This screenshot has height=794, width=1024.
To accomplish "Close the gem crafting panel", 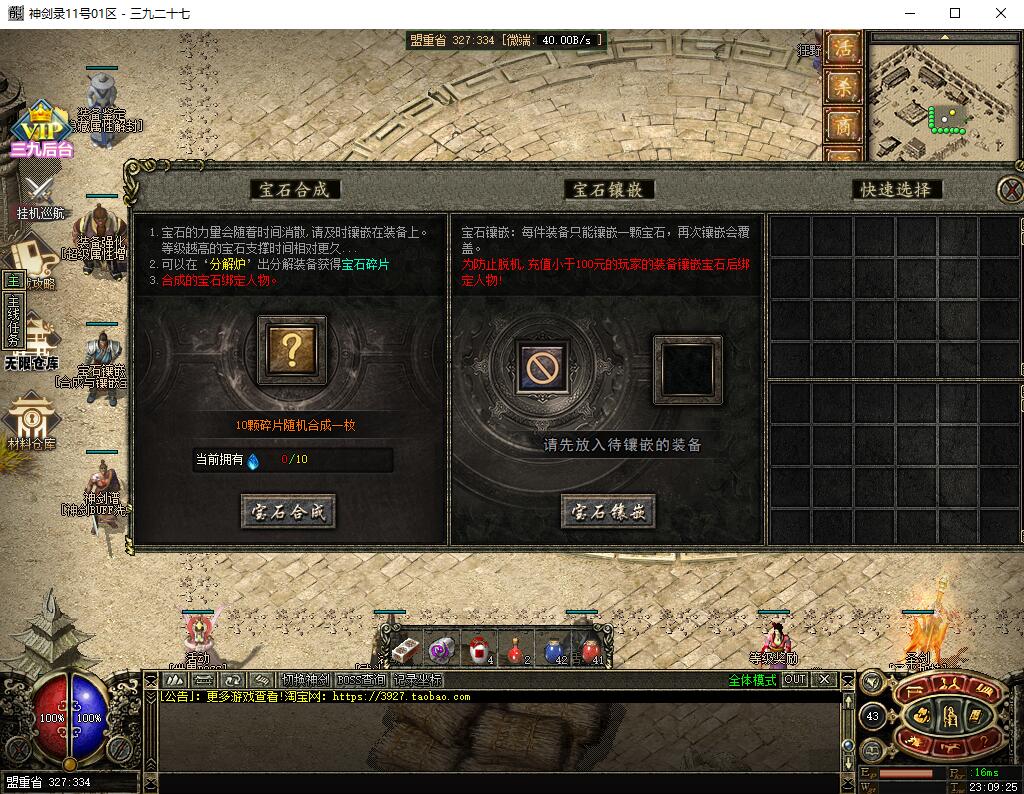I will 1011,189.
